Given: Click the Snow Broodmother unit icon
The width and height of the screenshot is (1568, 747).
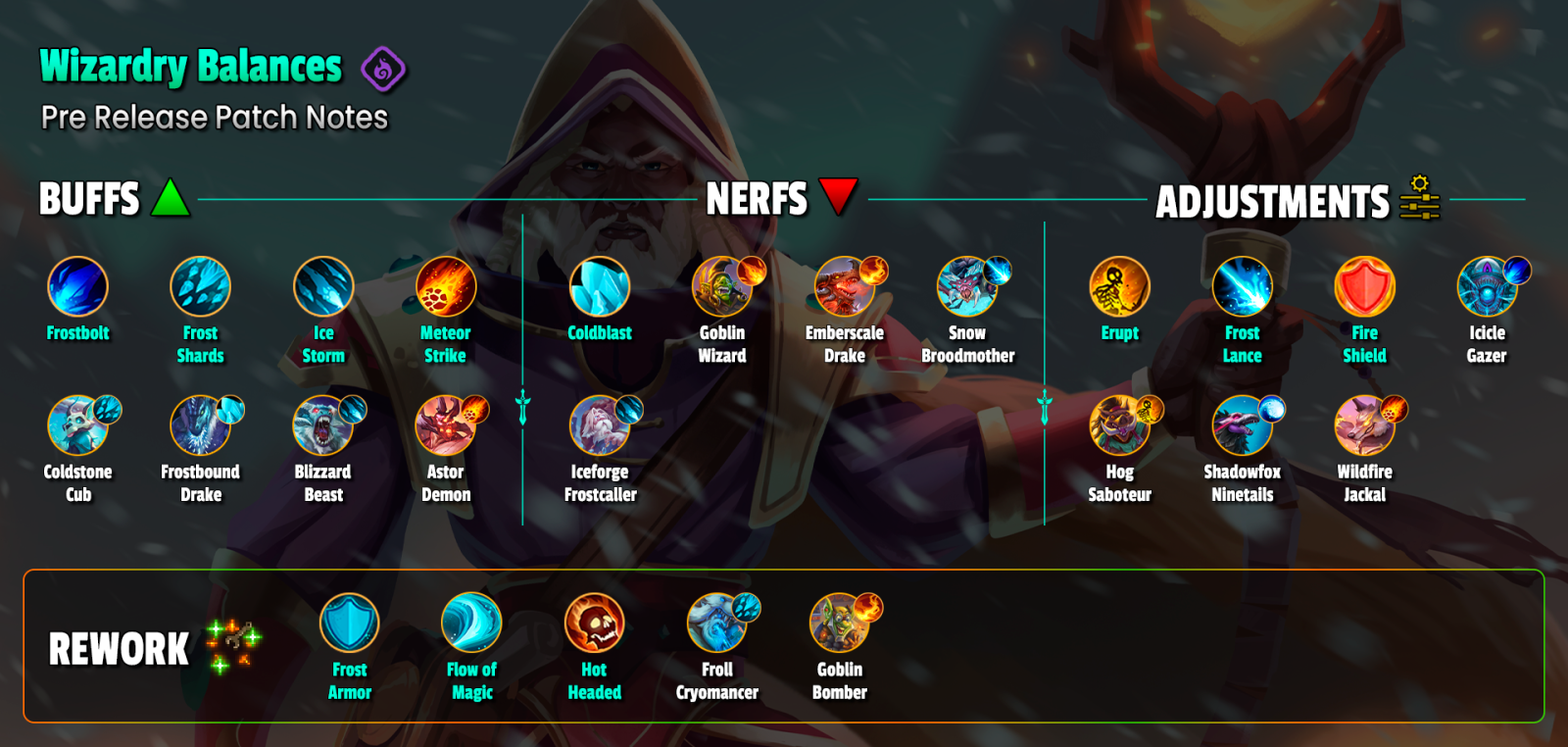Looking at the screenshot, I should [x=967, y=286].
